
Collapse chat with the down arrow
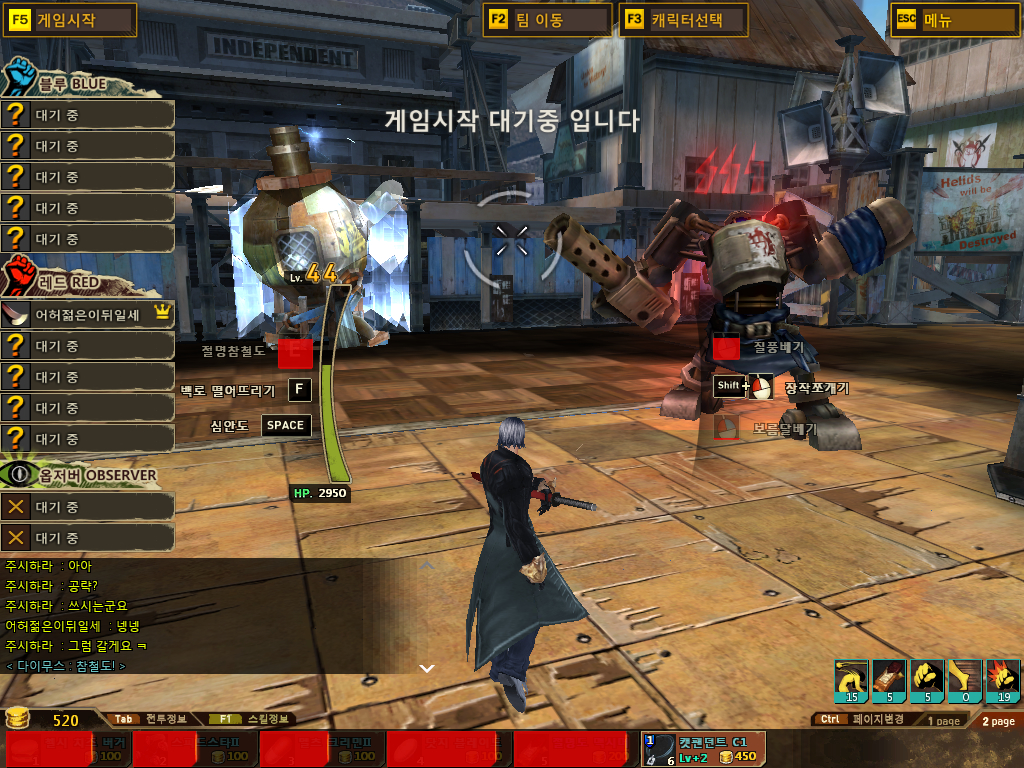426,667
